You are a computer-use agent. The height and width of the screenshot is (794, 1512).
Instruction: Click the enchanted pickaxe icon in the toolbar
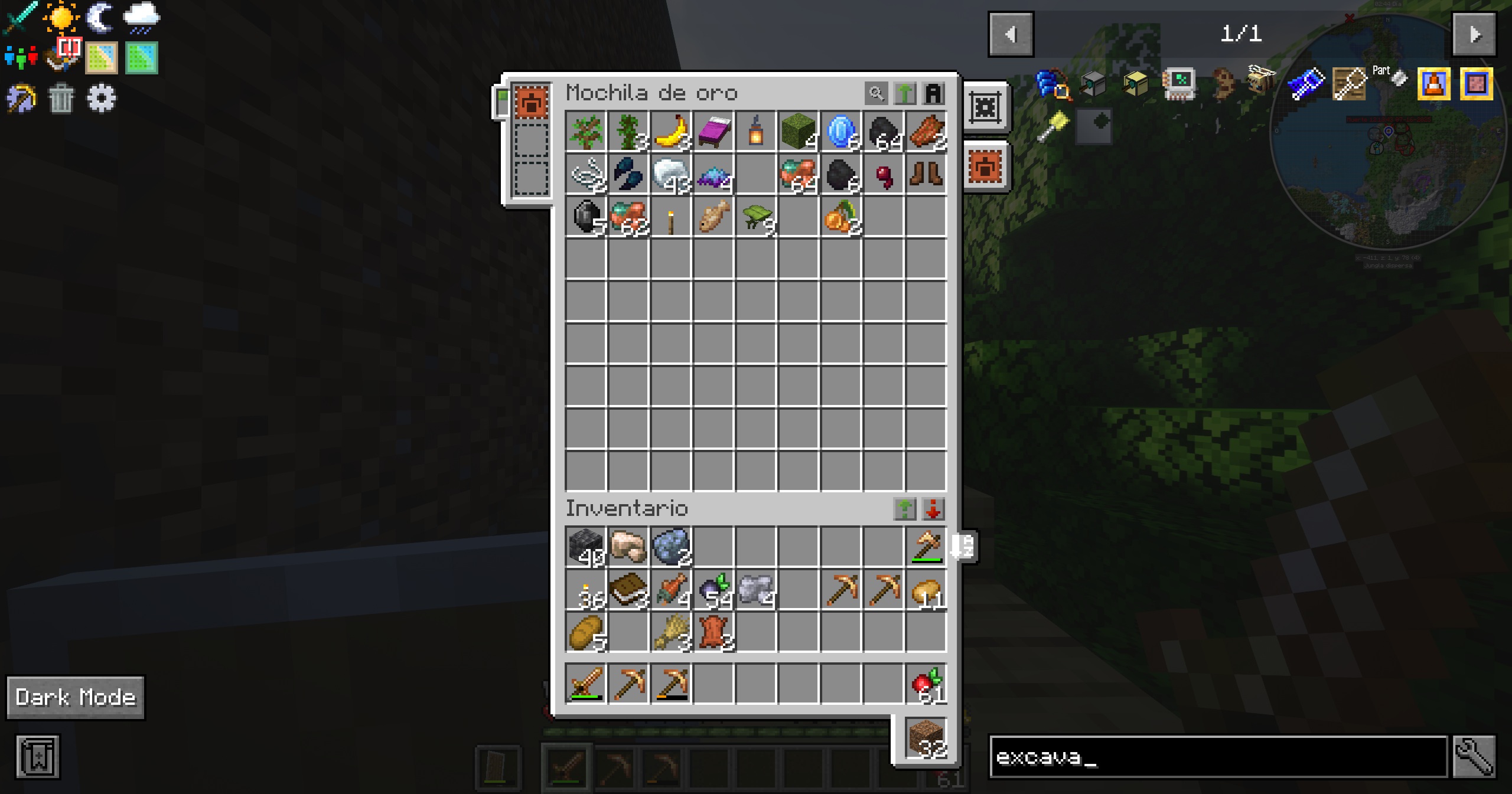(21, 98)
